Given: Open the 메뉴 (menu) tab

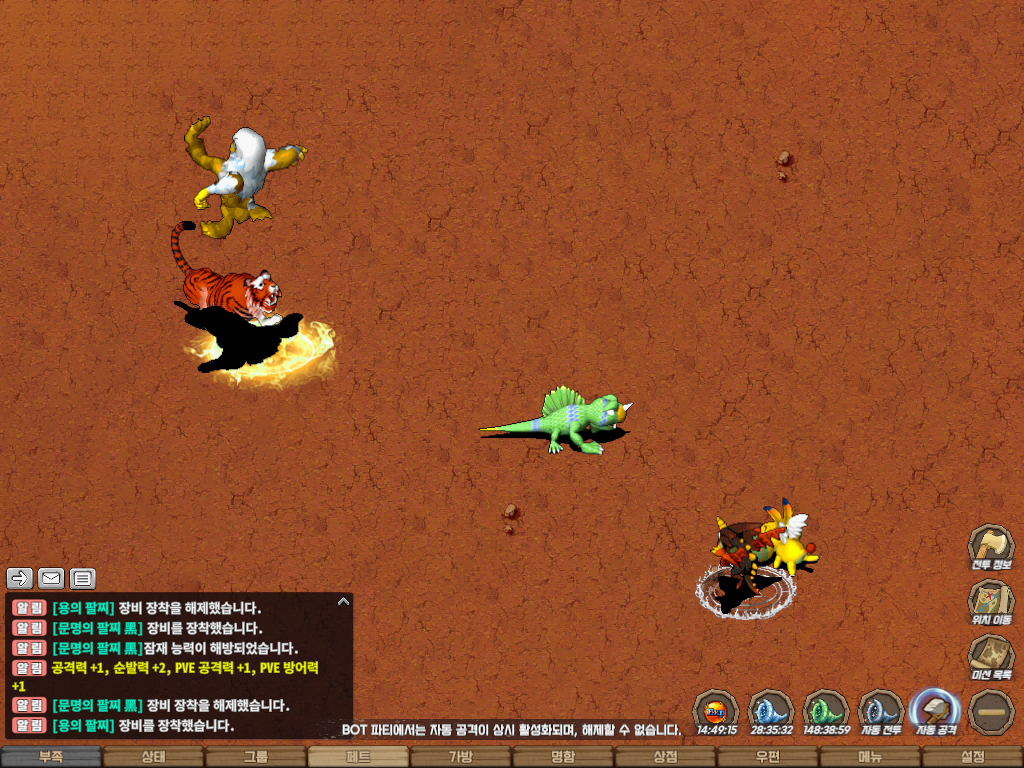Looking at the screenshot, I should click(x=870, y=757).
